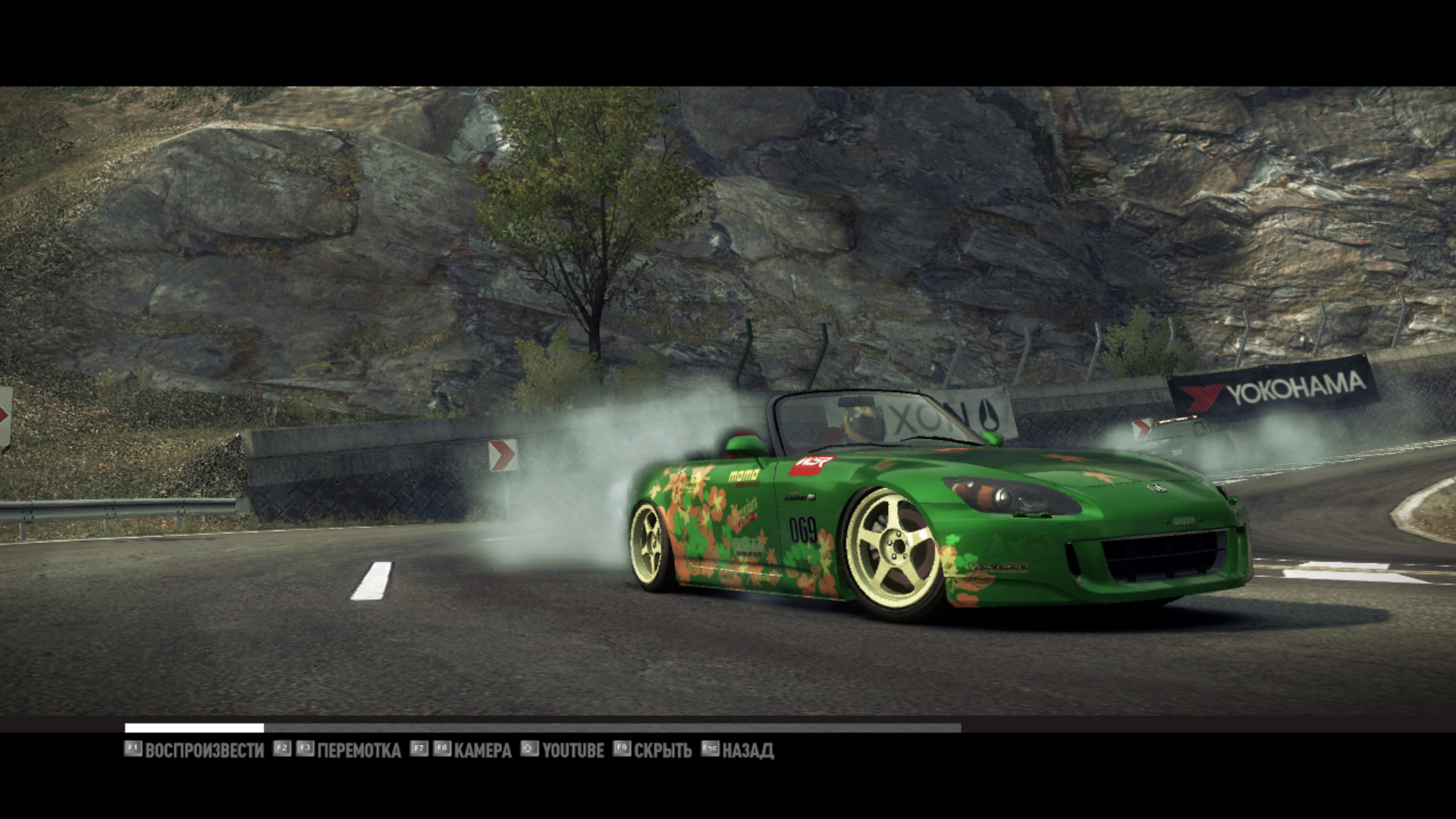
Task: Select the ПЕРЕМОТКА rewind option
Action: click(358, 751)
